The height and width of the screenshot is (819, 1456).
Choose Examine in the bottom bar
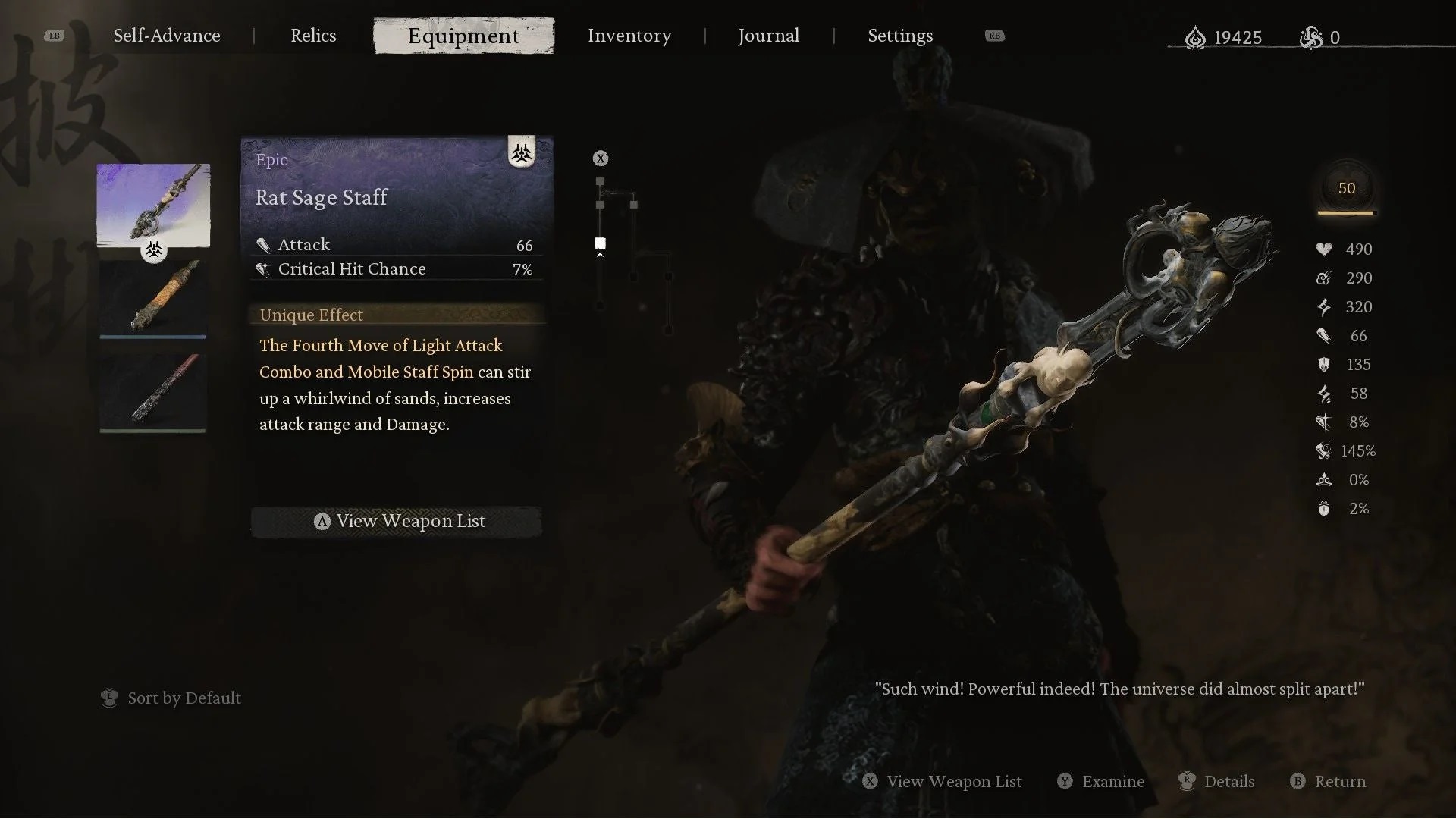[x=1101, y=782]
